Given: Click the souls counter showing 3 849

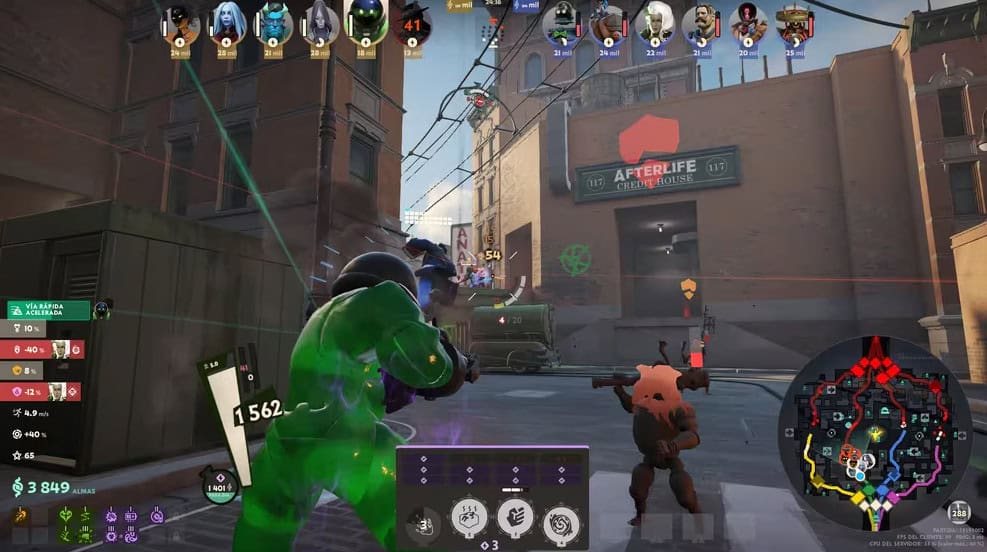Looking at the screenshot, I should point(40,487).
